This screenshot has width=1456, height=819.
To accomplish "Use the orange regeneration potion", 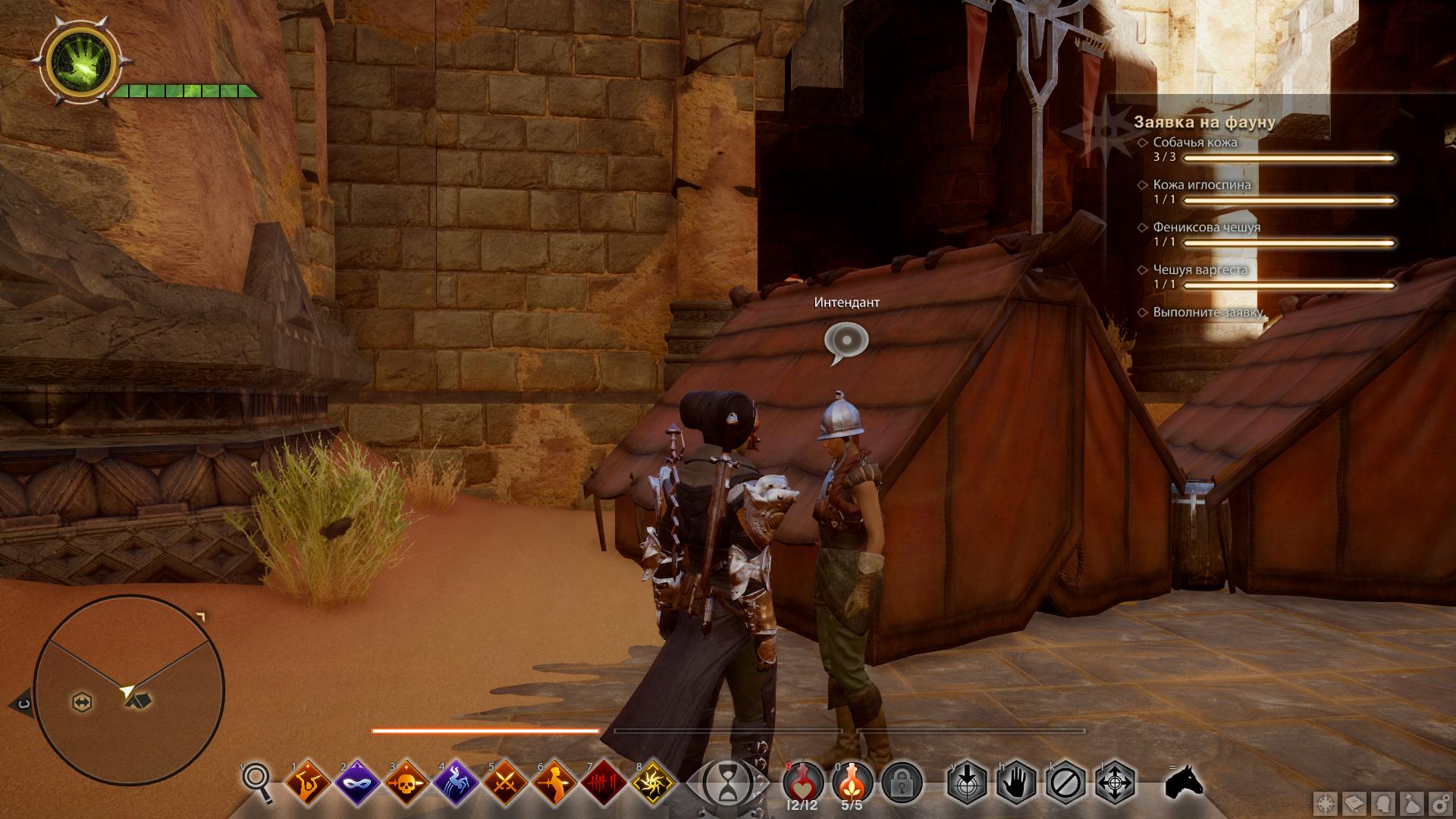I will (x=853, y=780).
